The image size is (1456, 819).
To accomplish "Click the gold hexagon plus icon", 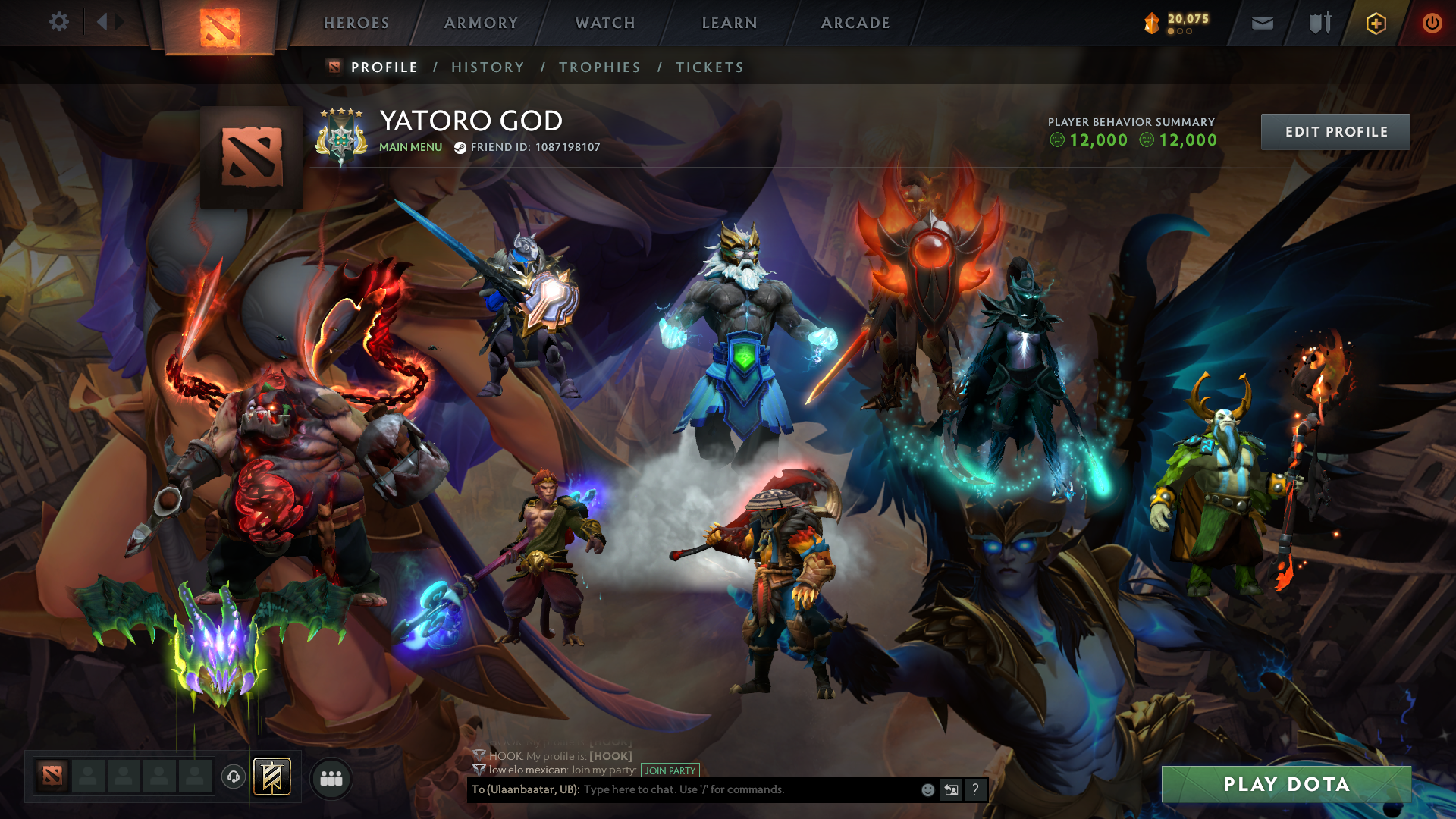I will (x=1375, y=23).
